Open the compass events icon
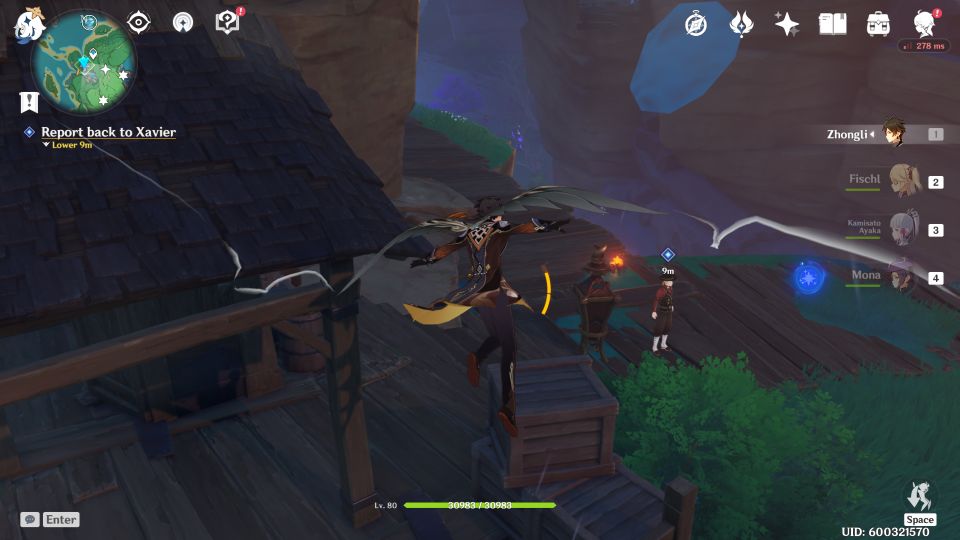The height and width of the screenshot is (540, 960). (696, 24)
